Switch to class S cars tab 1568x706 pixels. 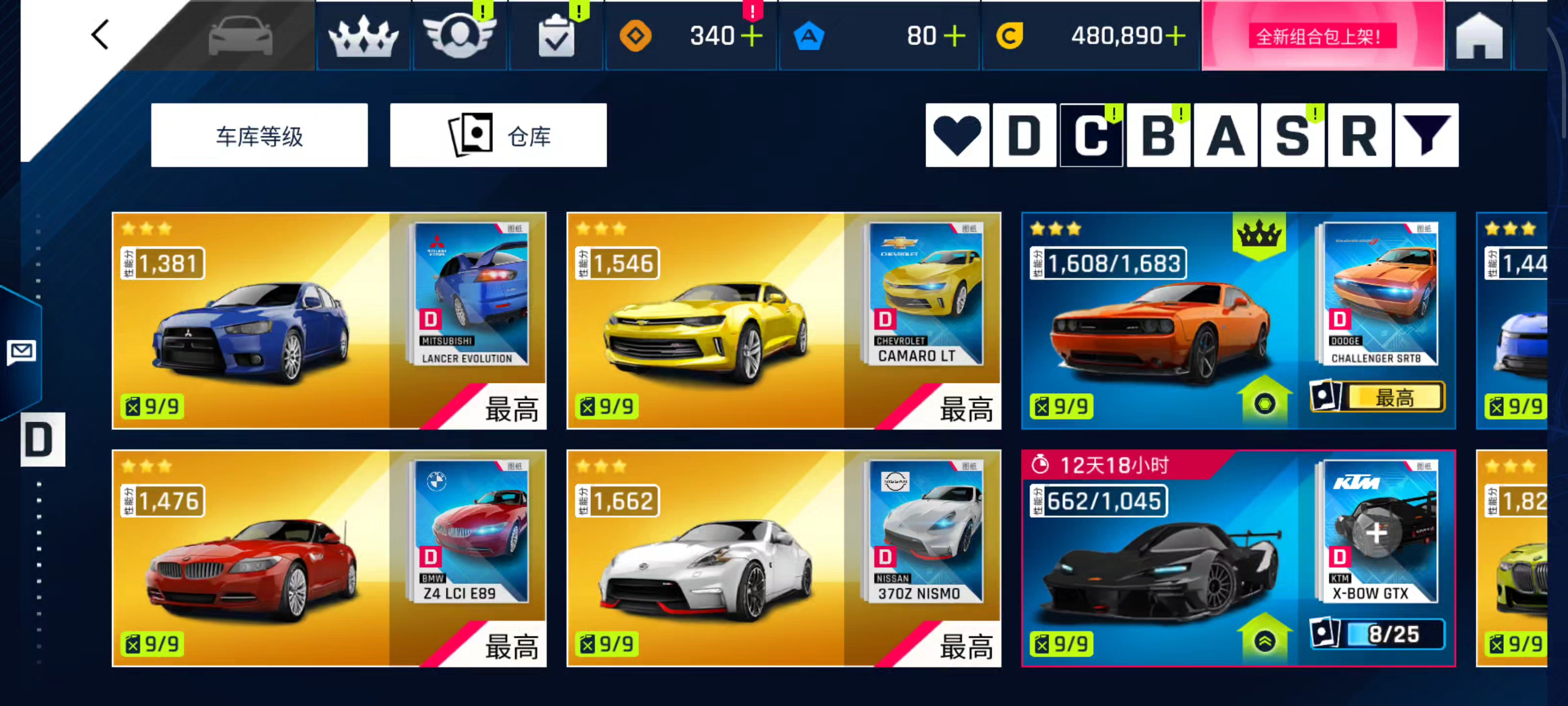coord(1292,135)
